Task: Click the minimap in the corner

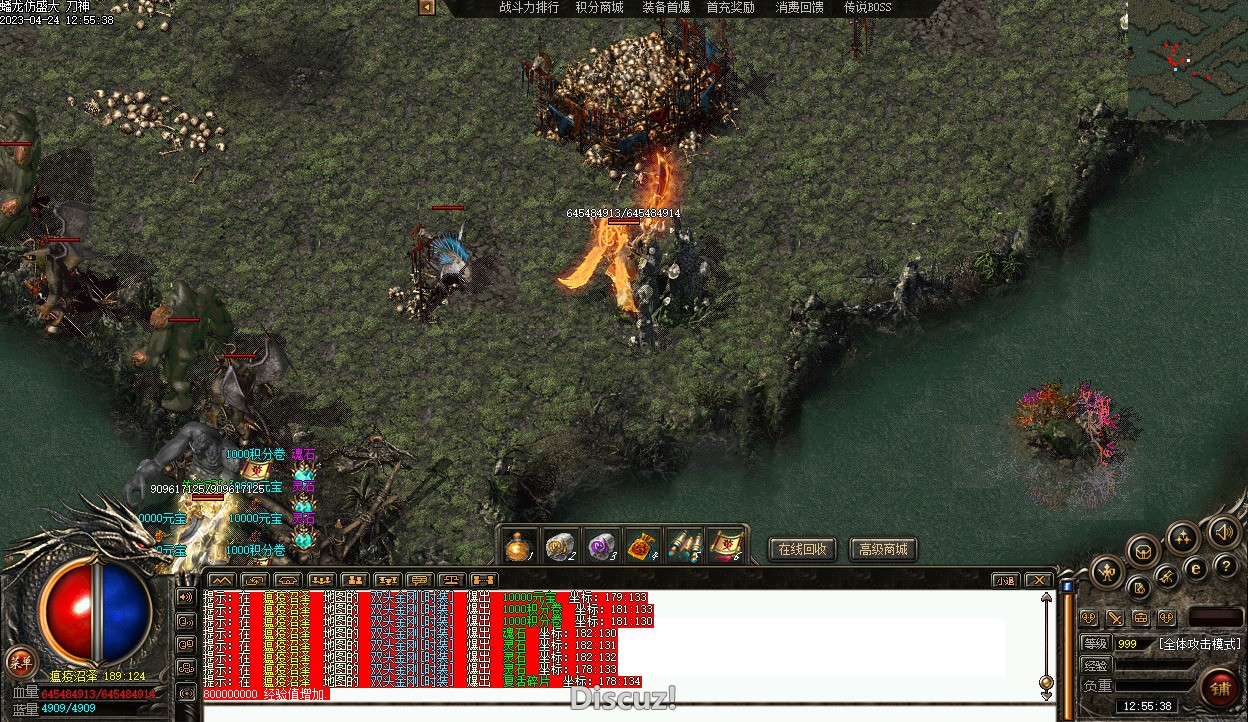Action: tap(1187, 60)
